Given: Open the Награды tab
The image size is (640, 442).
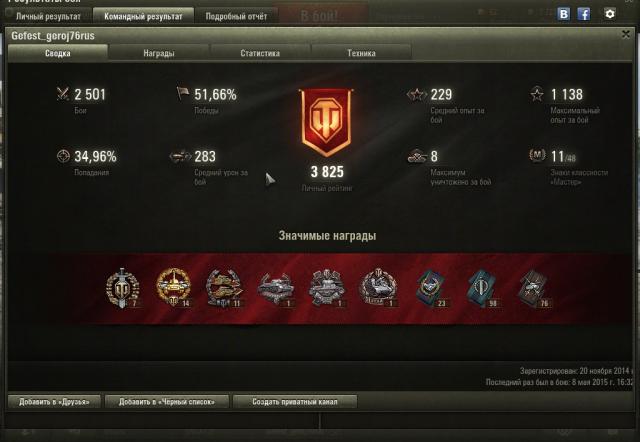Looking at the screenshot, I should point(158,53).
